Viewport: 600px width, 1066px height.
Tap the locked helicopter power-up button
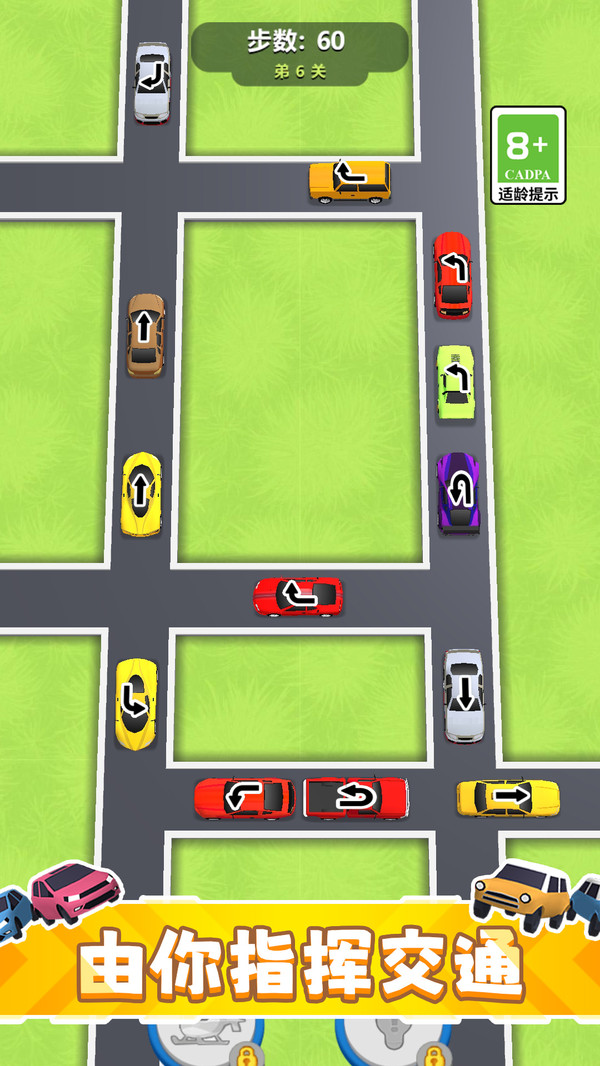click(x=207, y=1040)
